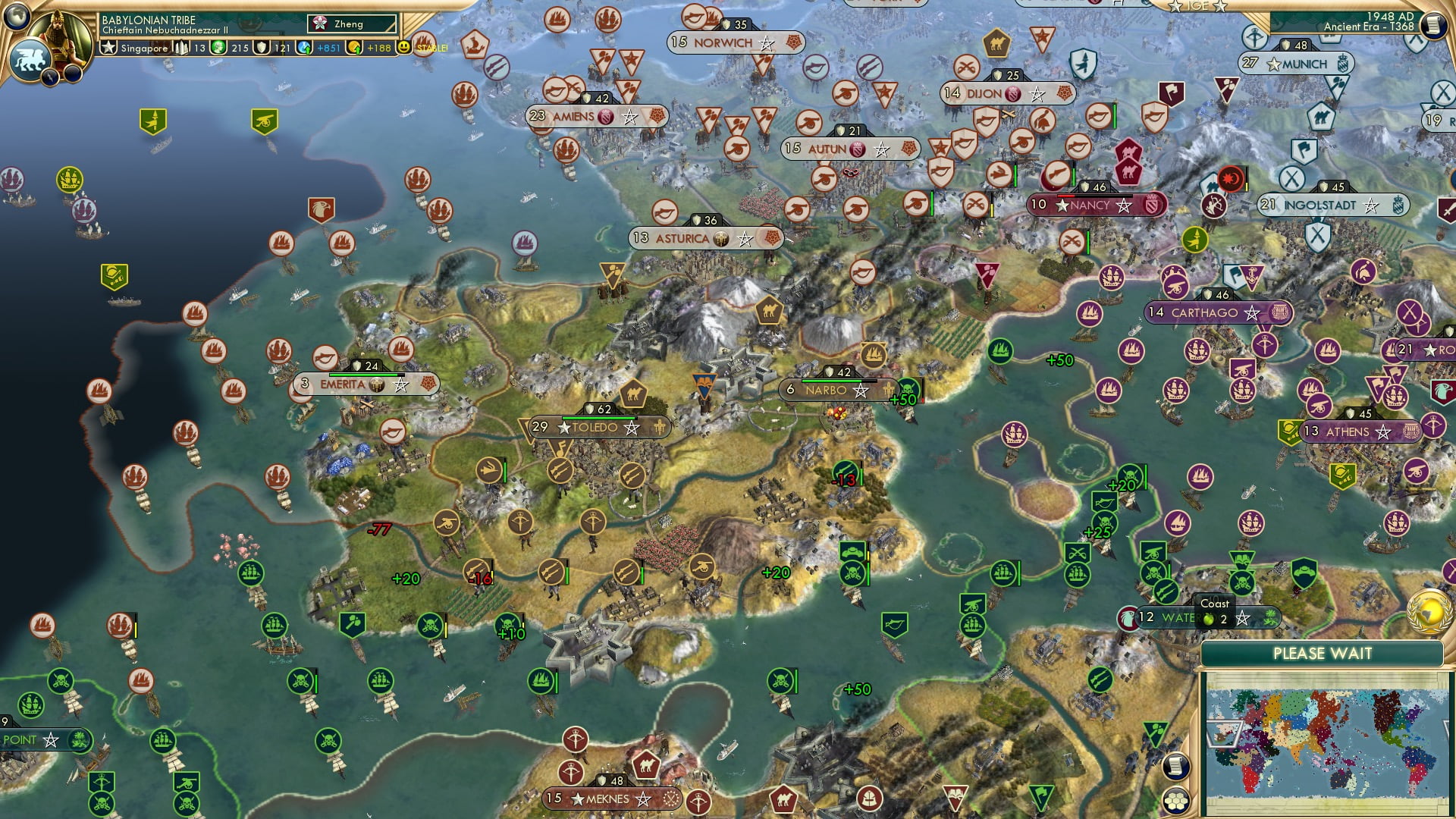The width and height of the screenshot is (1456, 819).
Task: Select the Meknes city banner
Action: [607, 799]
